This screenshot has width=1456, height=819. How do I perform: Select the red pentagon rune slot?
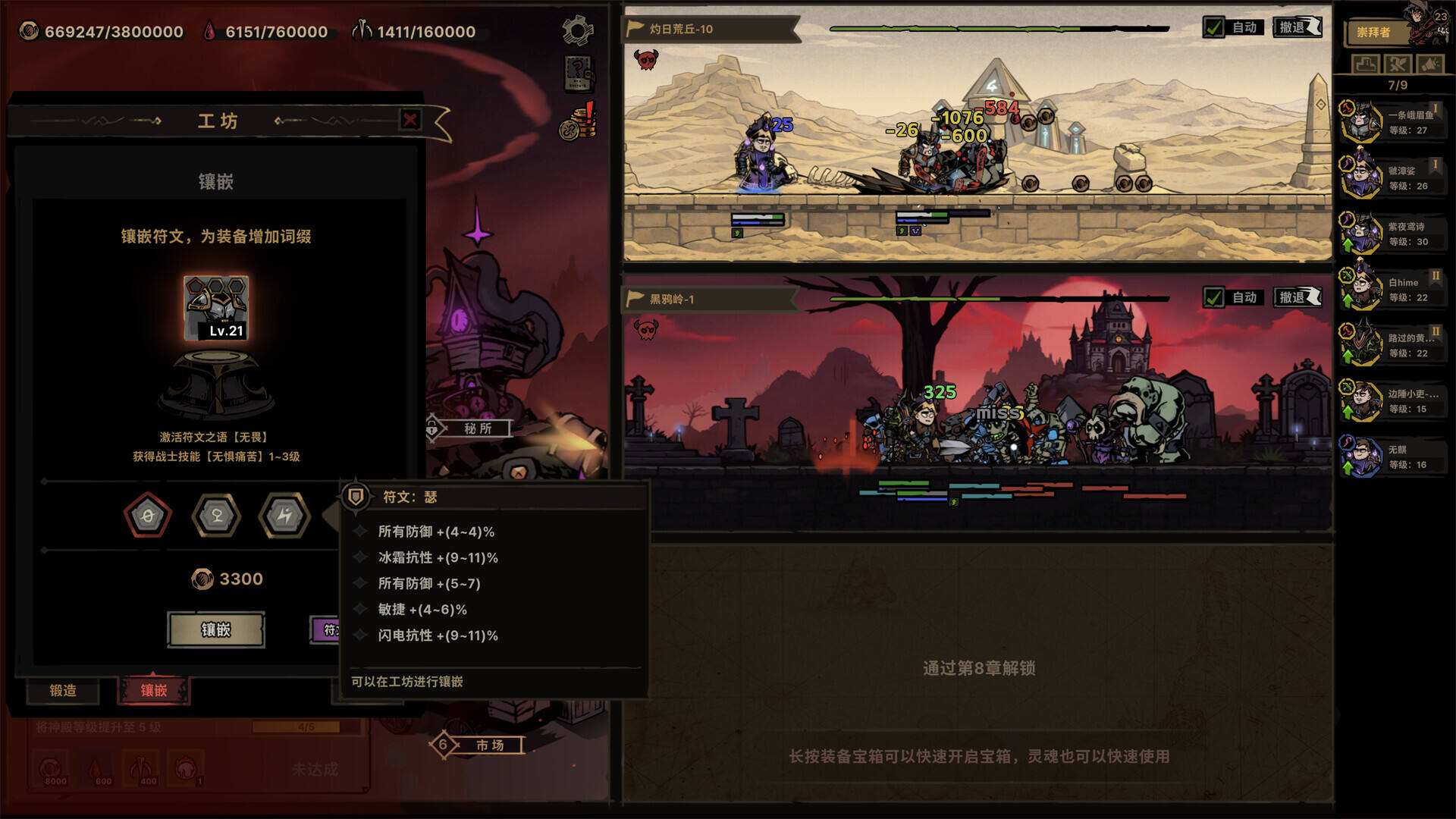148,516
